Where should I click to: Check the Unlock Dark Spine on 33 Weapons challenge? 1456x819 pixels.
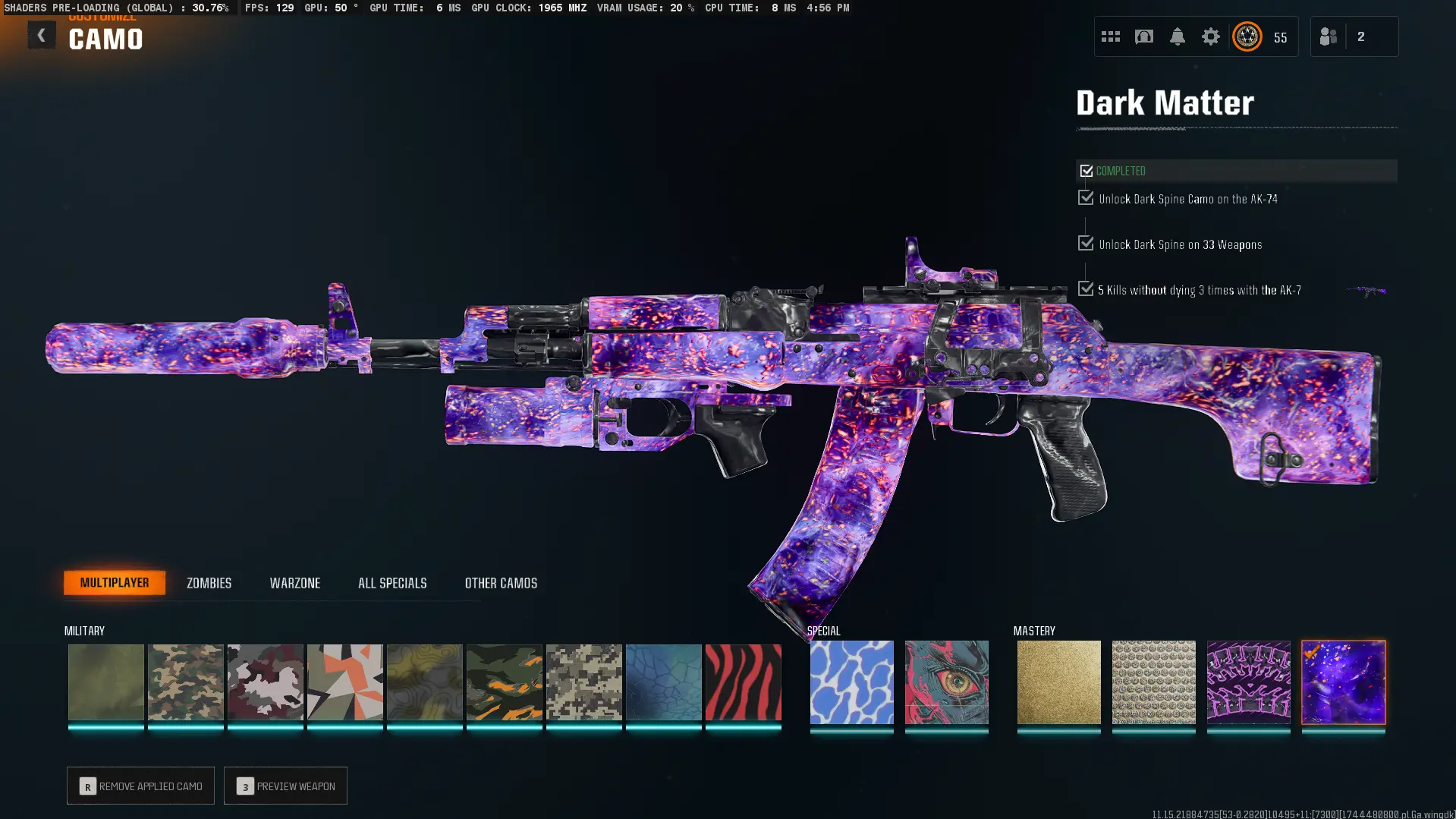pyautogui.click(x=1084, y=244)
